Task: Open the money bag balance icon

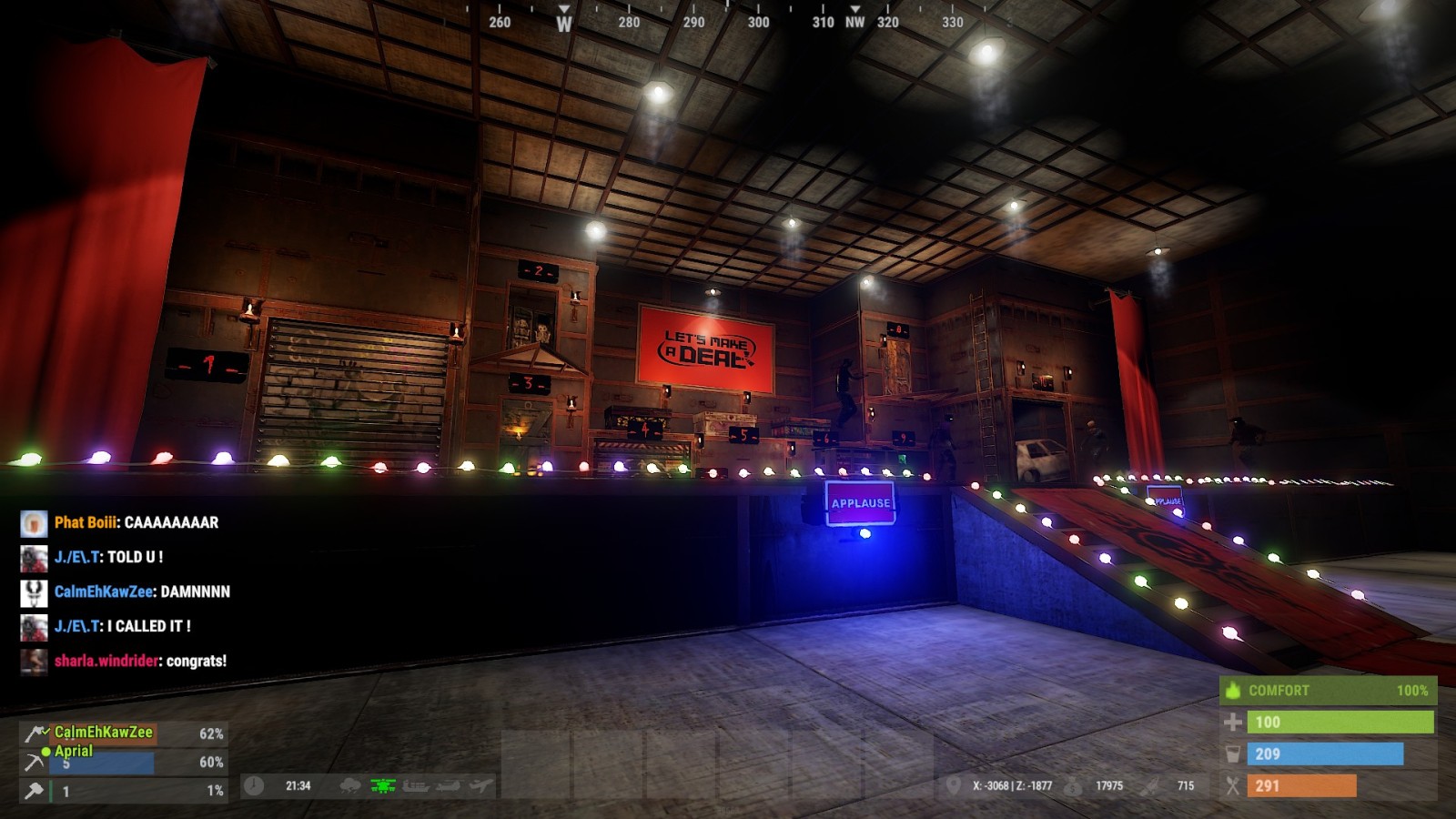Action: tap(1074, 785)
